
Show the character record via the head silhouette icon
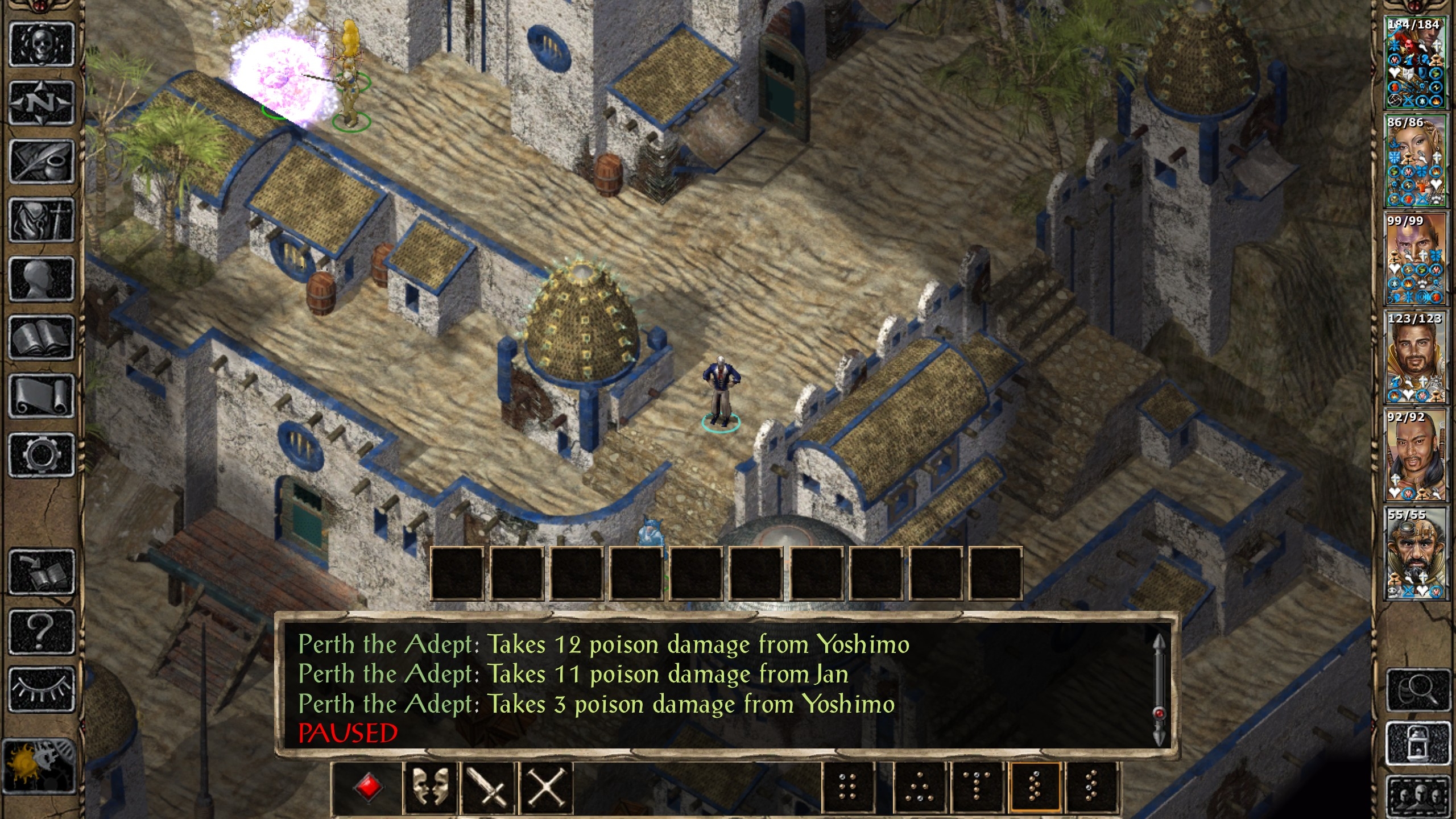(42, 279)
